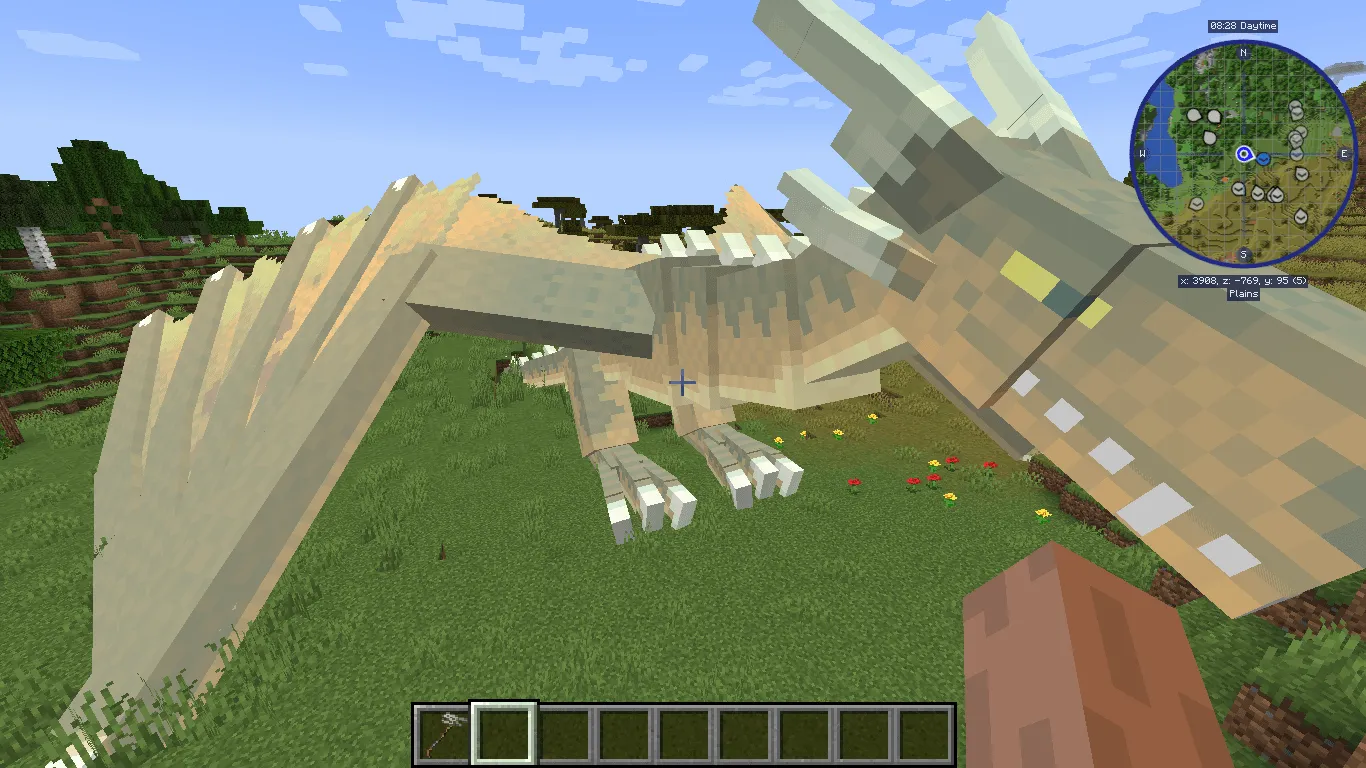Click the player position arrow on the minimap
Image resolution: width=1366 pixels, height=768 pixels.
(x=1243, y=155)
